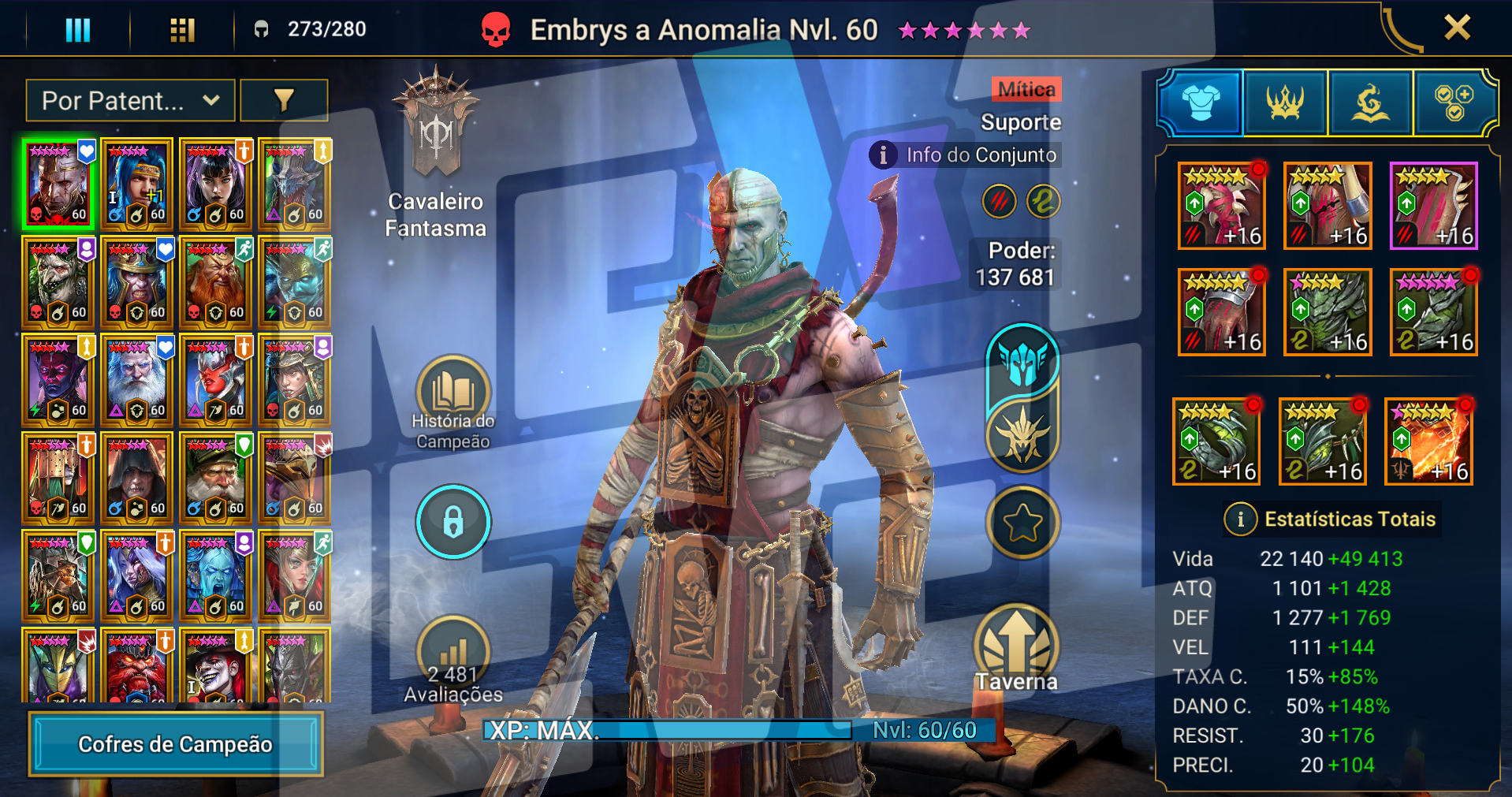
Task: Select the green-highlighted Embrys champion portrait
Action: click(x=58, y=184)
